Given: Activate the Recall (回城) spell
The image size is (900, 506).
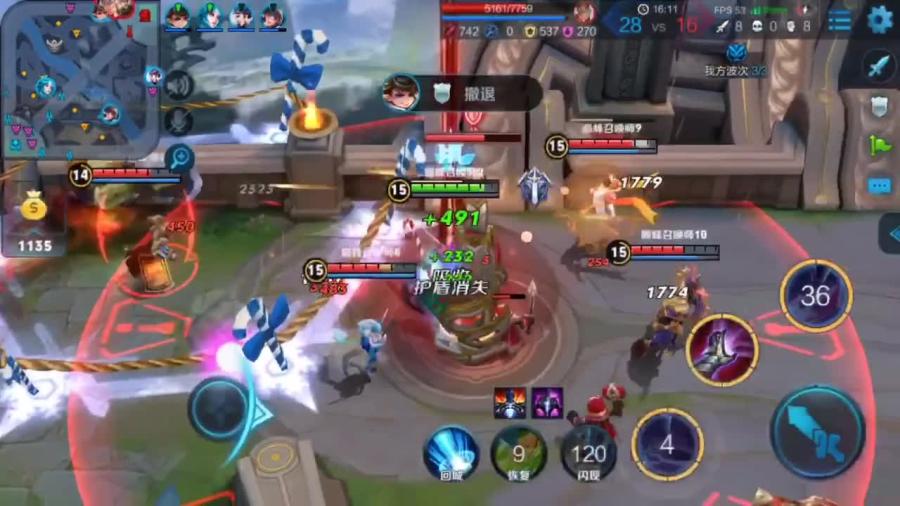Looking at the screenshot, I should point(451,452).
